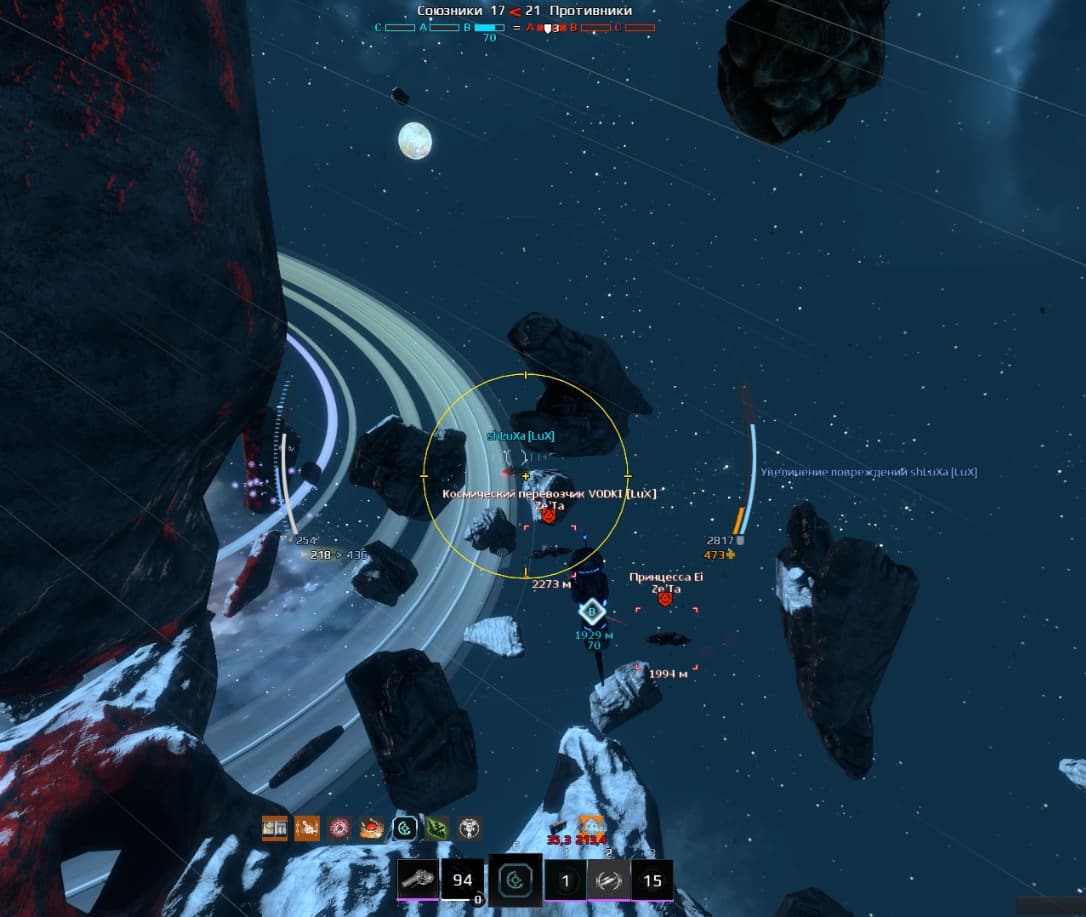Viewport: 1086px width, 917px height.
Task: Select the beacon B diamond marker
Action: [x=593, y=612]
